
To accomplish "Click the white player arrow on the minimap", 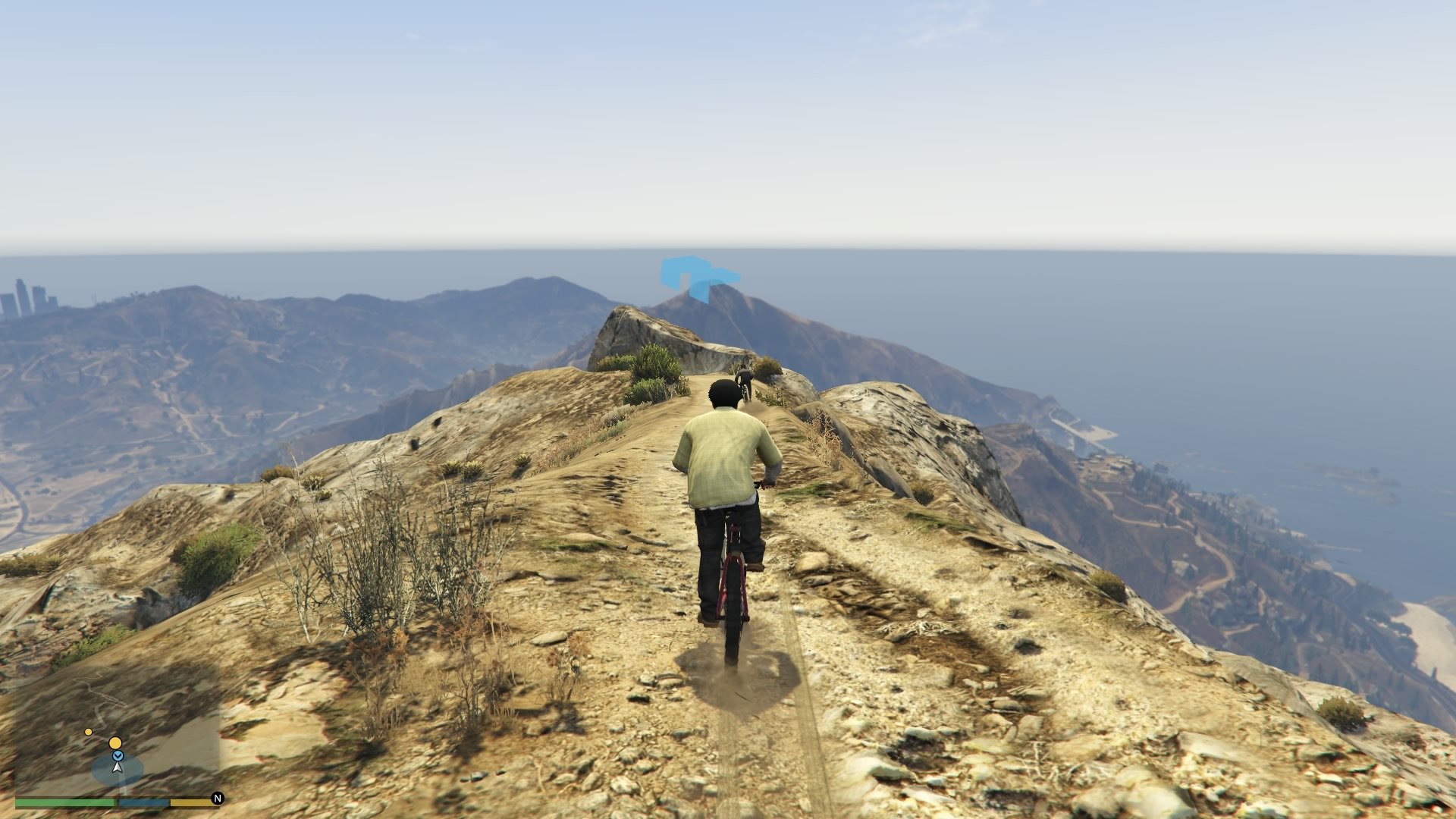I will [117, 767].
